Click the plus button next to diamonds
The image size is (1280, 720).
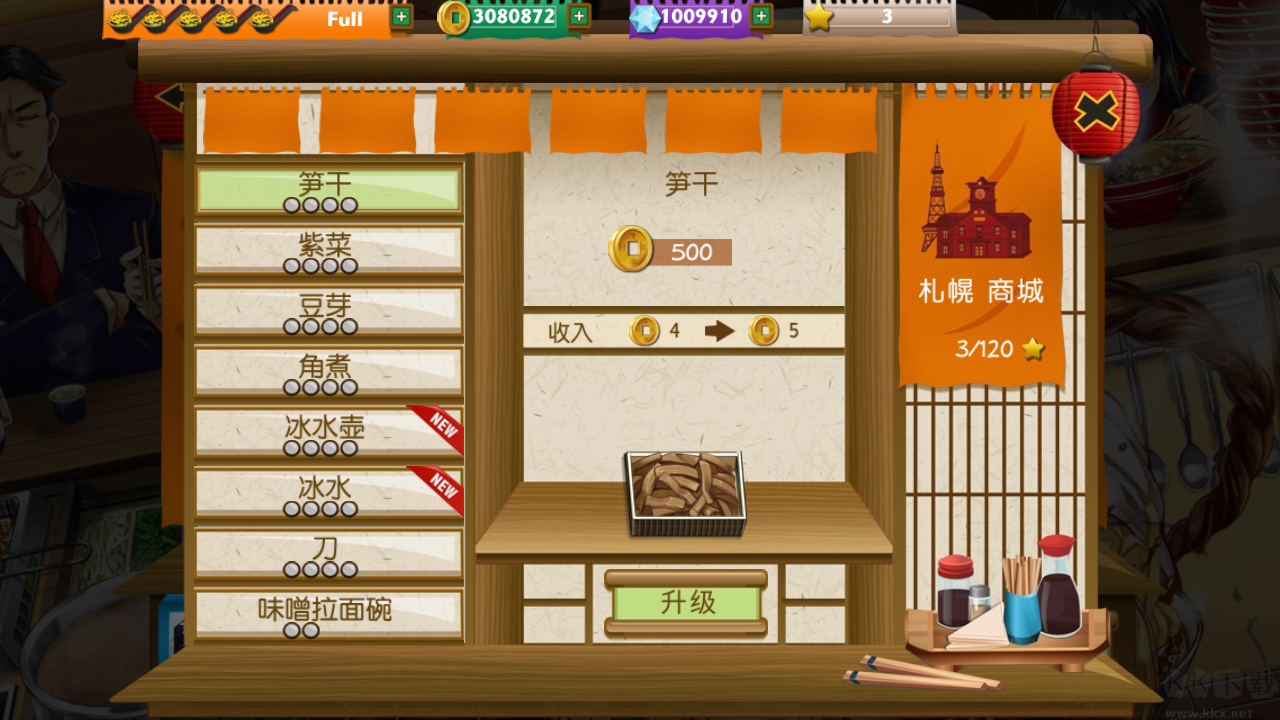760,16
